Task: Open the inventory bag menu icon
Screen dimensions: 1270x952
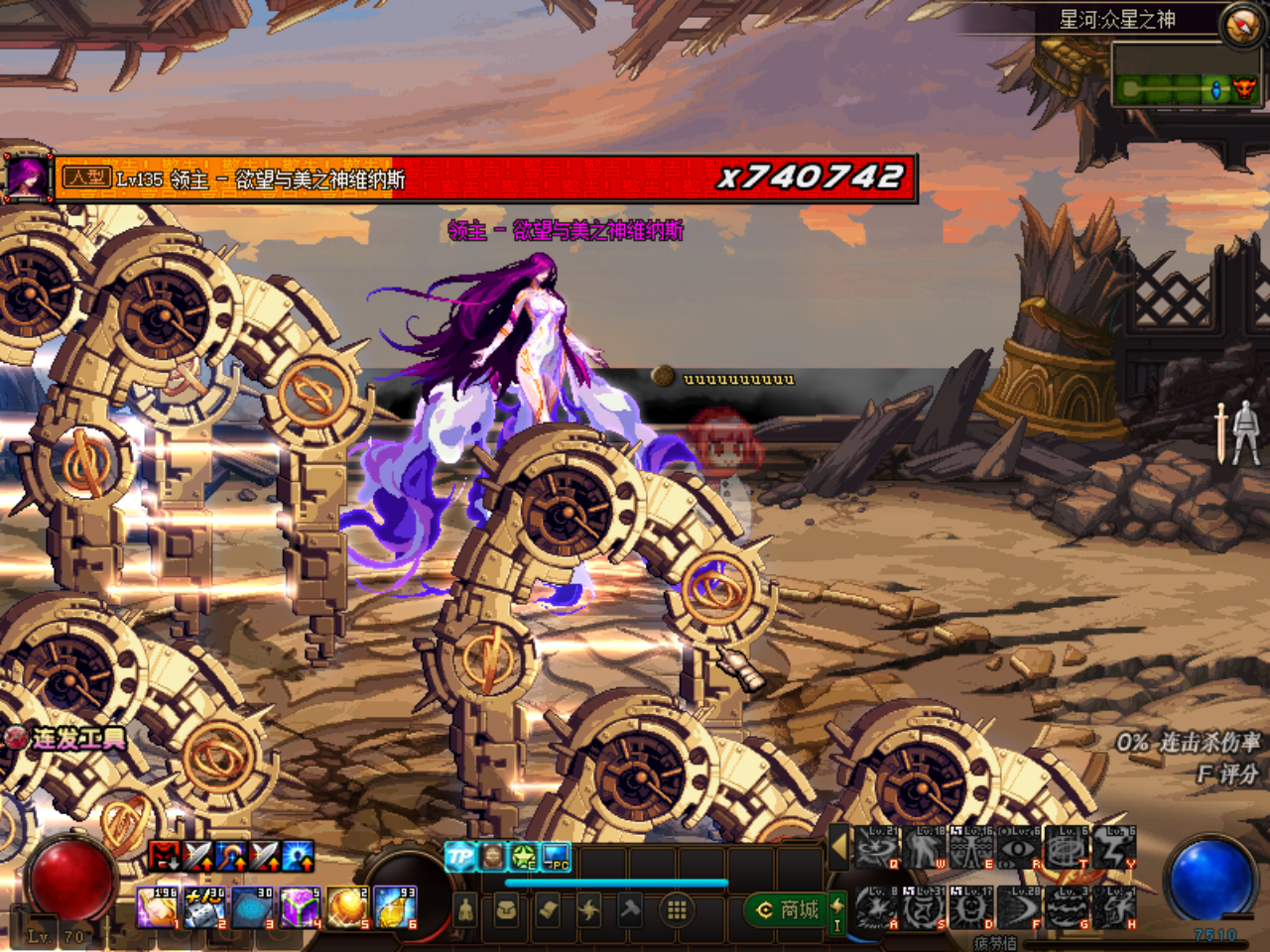Action: coord(507,909)
